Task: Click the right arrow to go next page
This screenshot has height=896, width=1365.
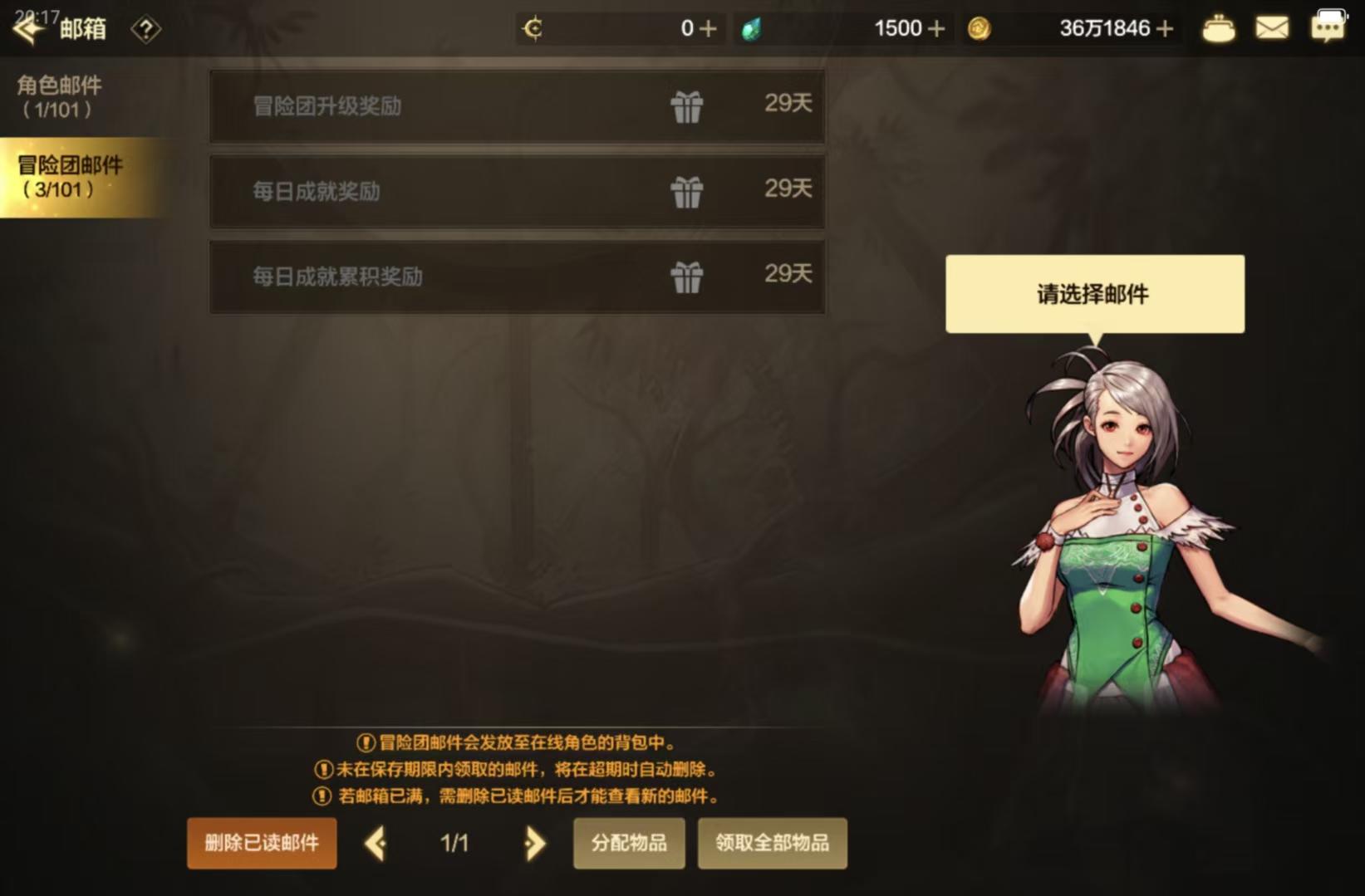Action: tap(533, 843)
